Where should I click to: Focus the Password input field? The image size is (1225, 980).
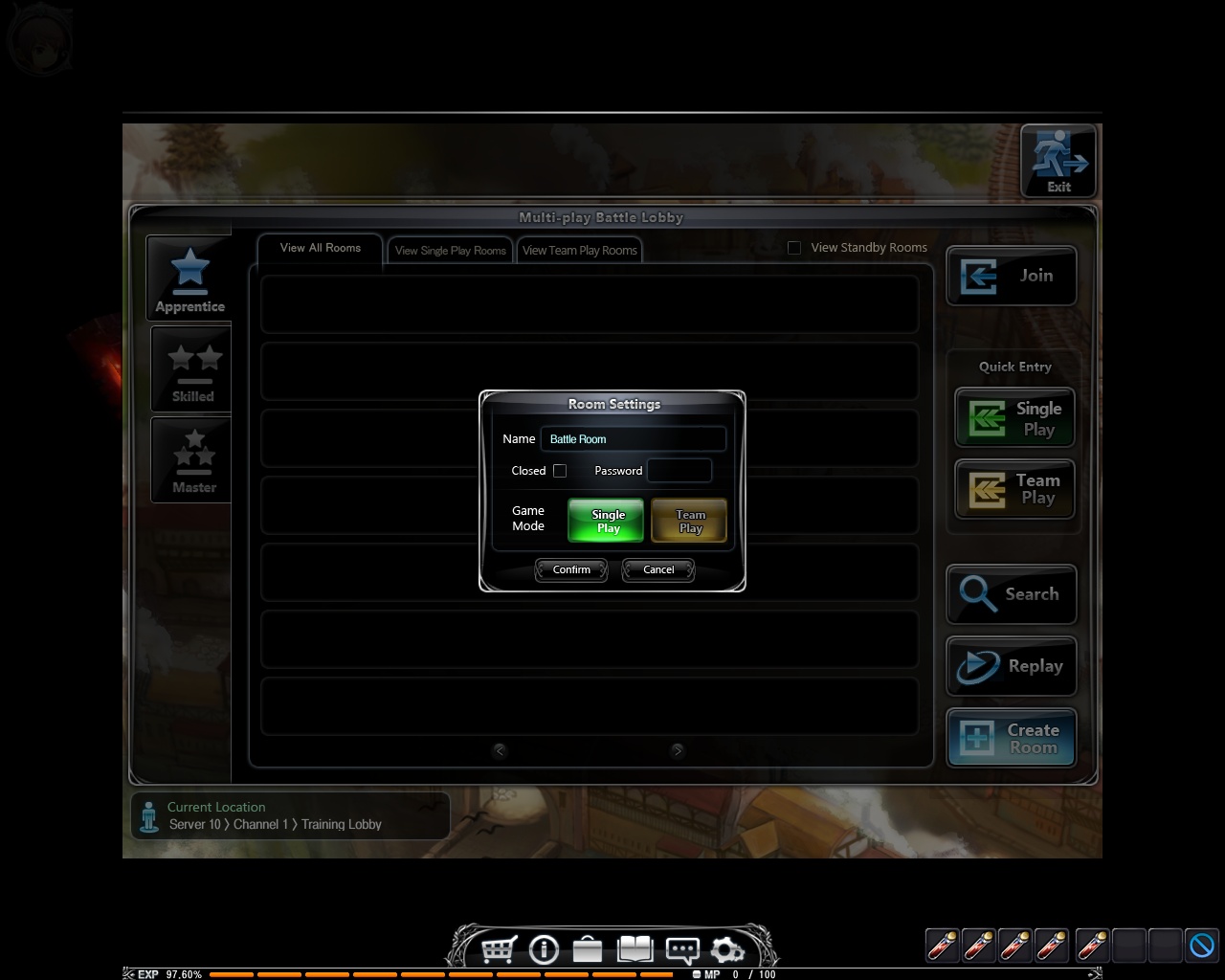coord(679,471)
